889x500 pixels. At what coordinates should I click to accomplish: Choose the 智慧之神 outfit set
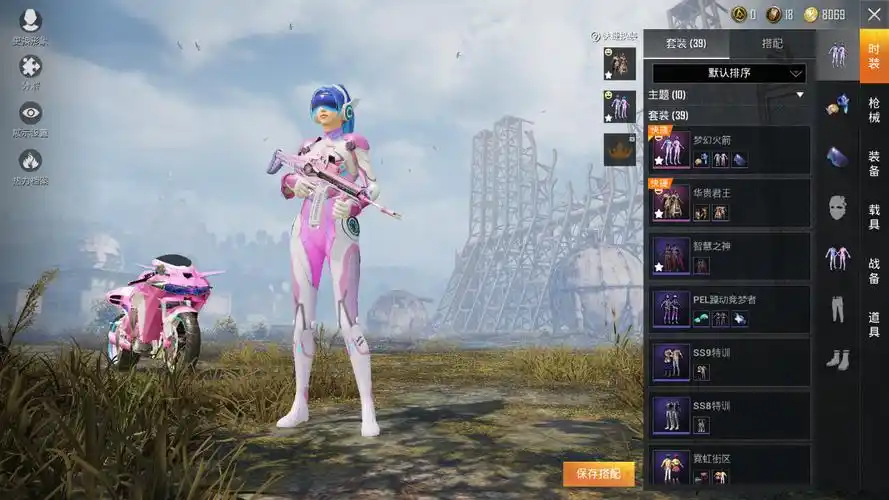click(729, 256)
